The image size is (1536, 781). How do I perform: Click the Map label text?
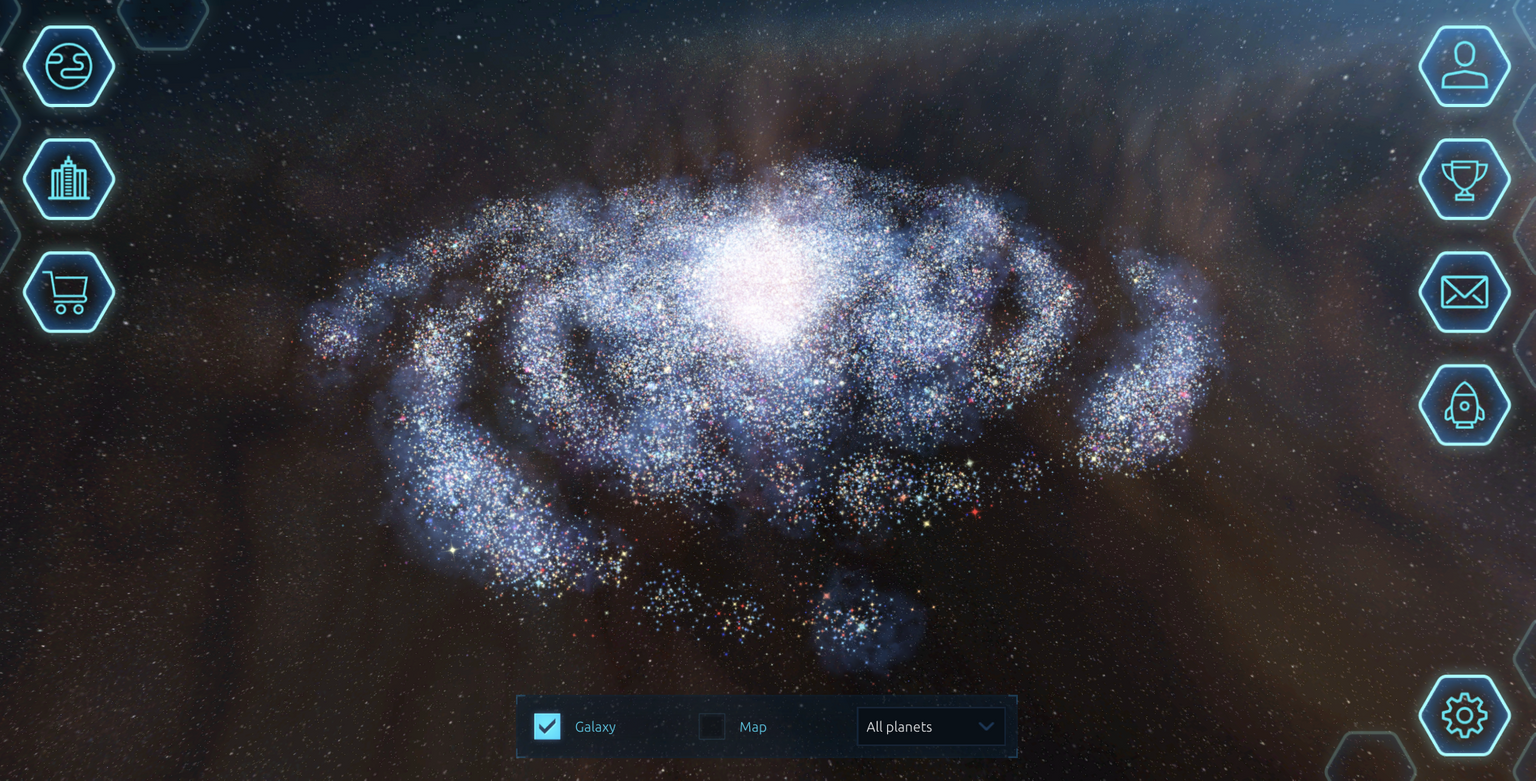[x=752, y=727]
